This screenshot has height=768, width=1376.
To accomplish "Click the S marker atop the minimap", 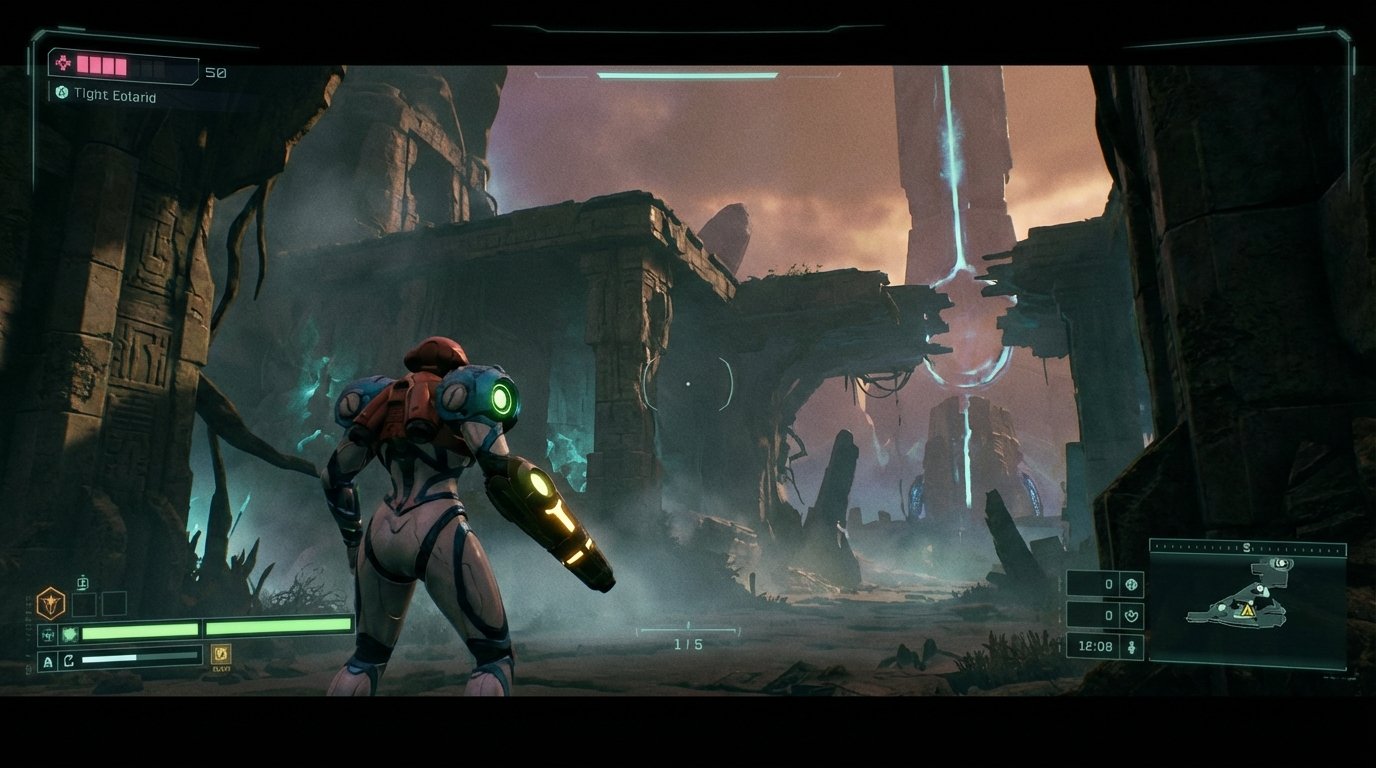I will click(1246, 546).
